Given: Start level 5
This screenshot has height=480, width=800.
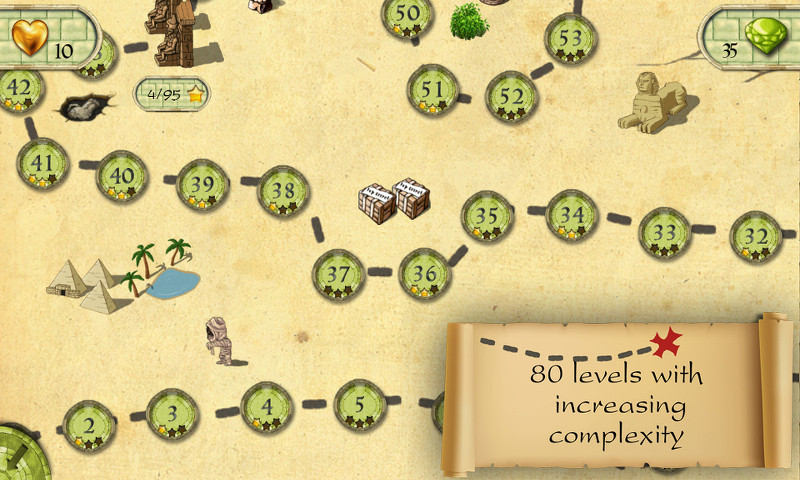Looking at the screenshot, I should click(359, 406).
